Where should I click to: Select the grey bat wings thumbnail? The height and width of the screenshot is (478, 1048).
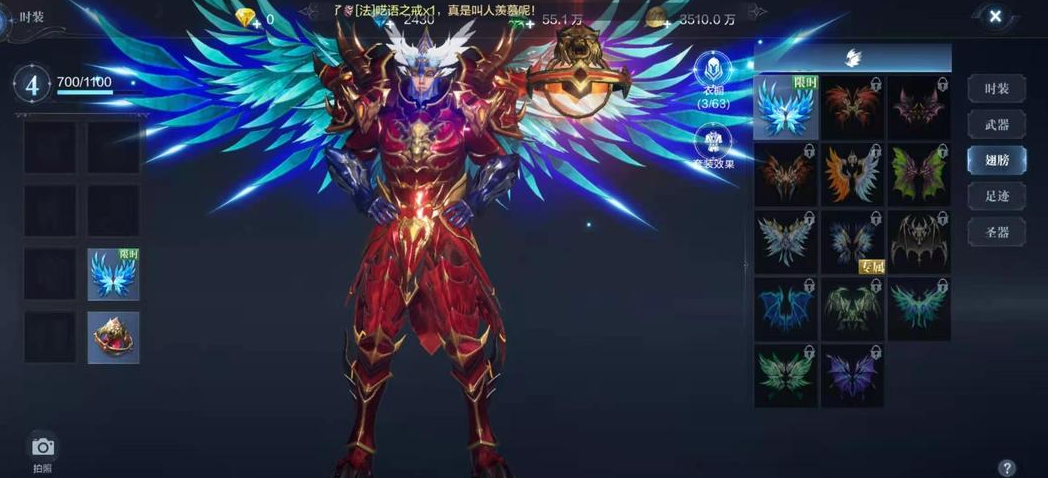[x=919, y=242]
